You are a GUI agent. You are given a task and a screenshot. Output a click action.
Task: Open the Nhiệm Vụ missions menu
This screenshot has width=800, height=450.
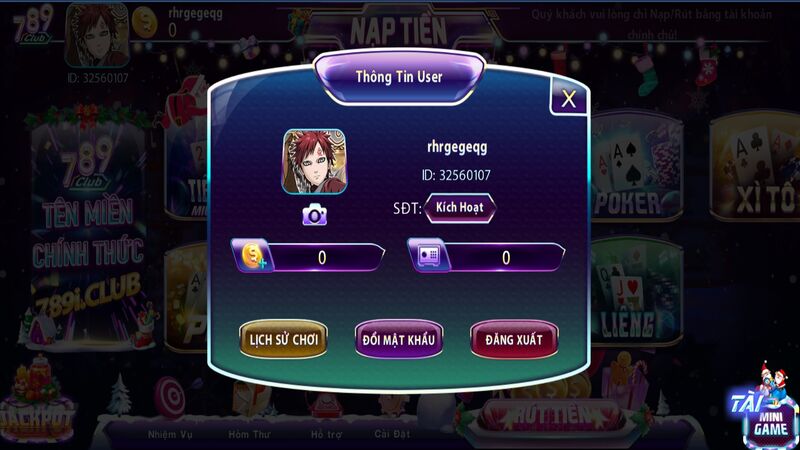[x=169, y=434]
